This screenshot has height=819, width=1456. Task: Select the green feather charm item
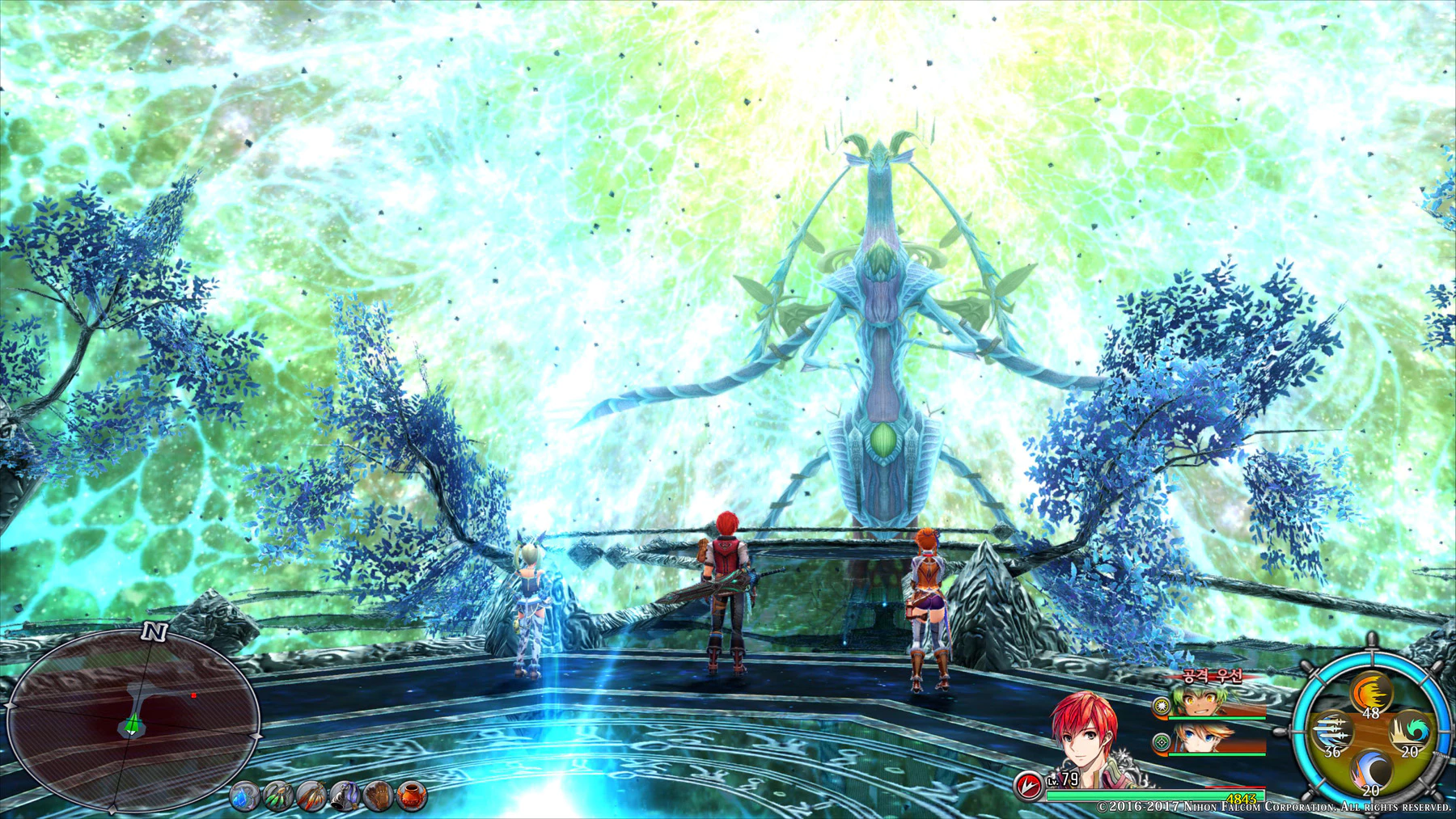pos(277,798)
